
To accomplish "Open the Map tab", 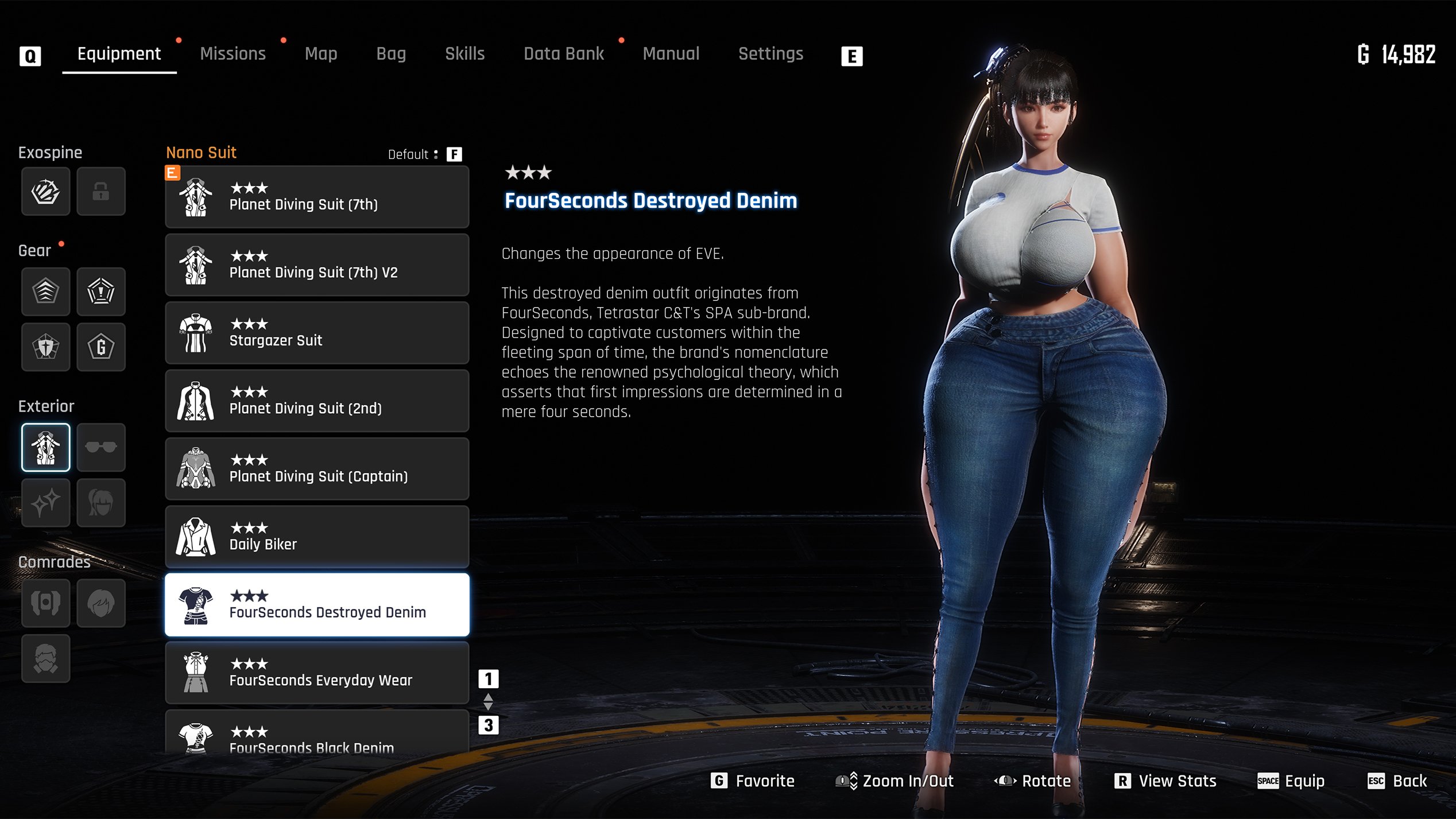I will click(x=321, y=54).
